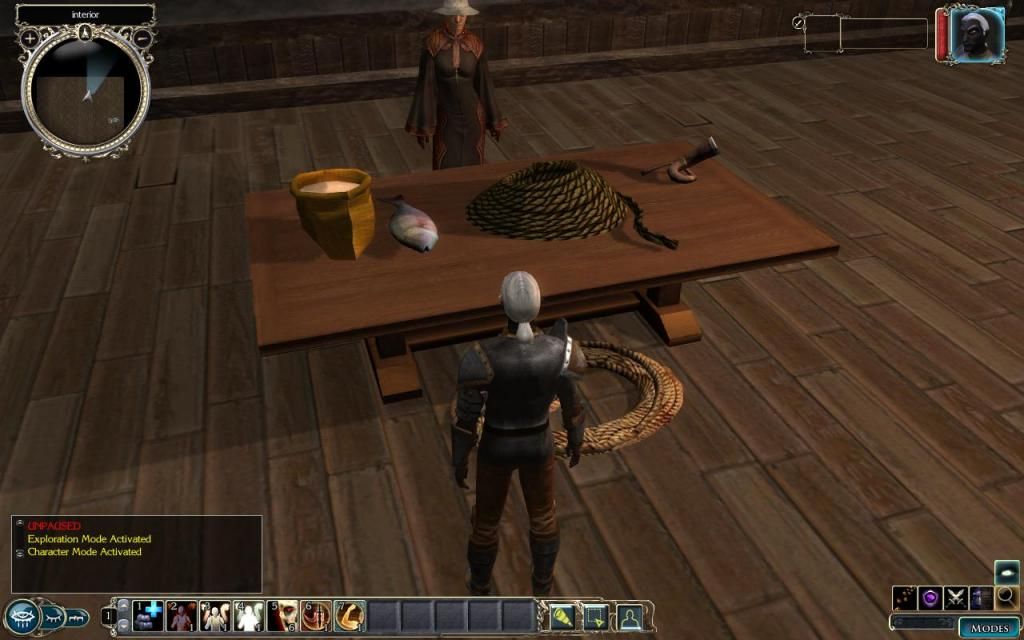Select the crossed swords mode icon
This screenshot has height=640, width=1024.
[956, 598]
